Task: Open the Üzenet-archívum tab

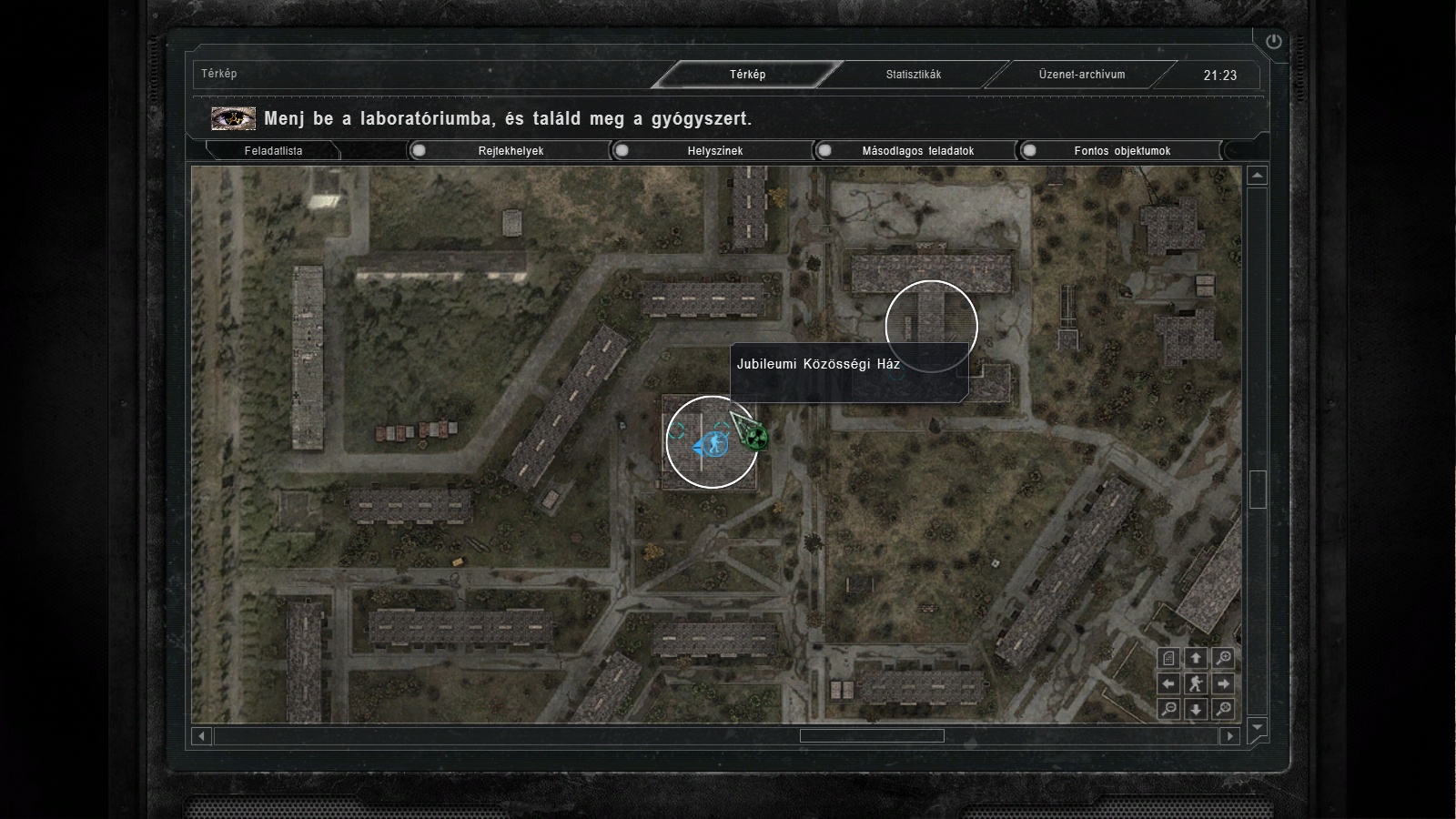Action: point(1082,75)
